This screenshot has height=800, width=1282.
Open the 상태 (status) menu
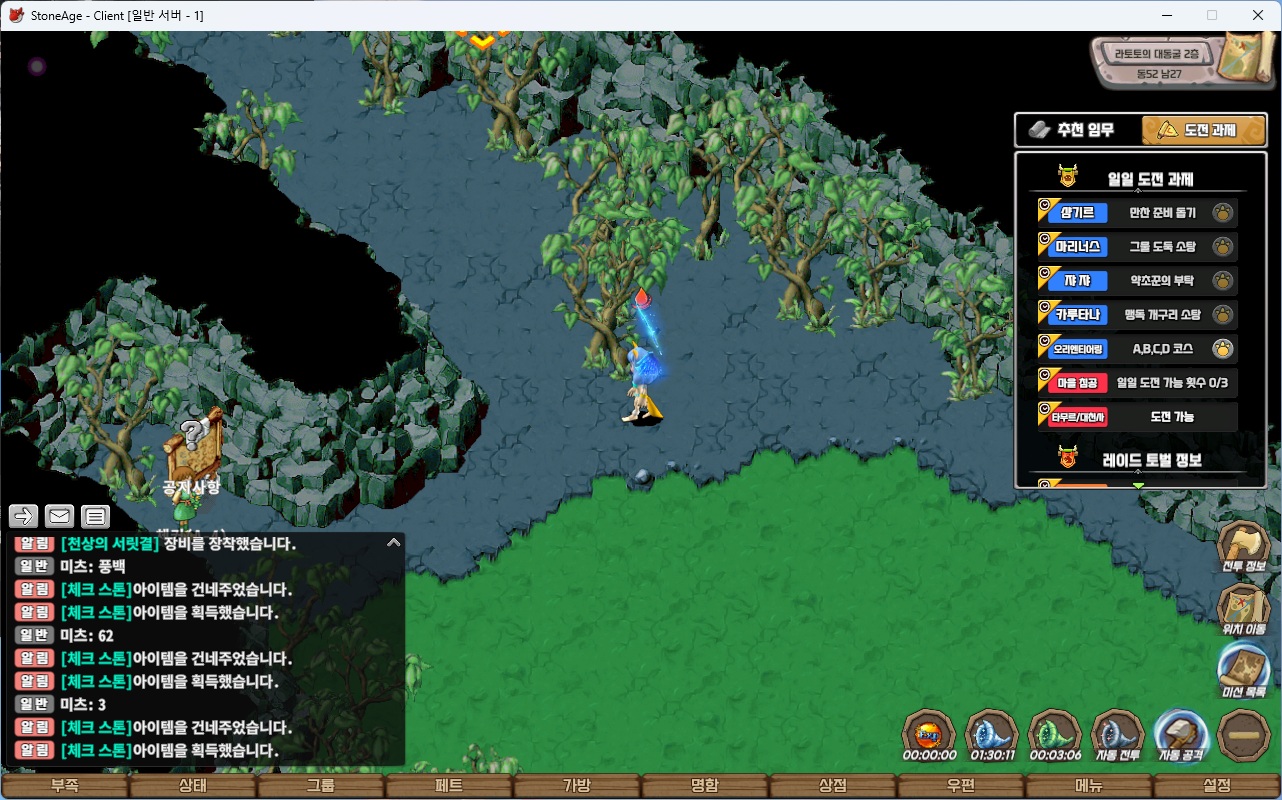tap(193, 785)
